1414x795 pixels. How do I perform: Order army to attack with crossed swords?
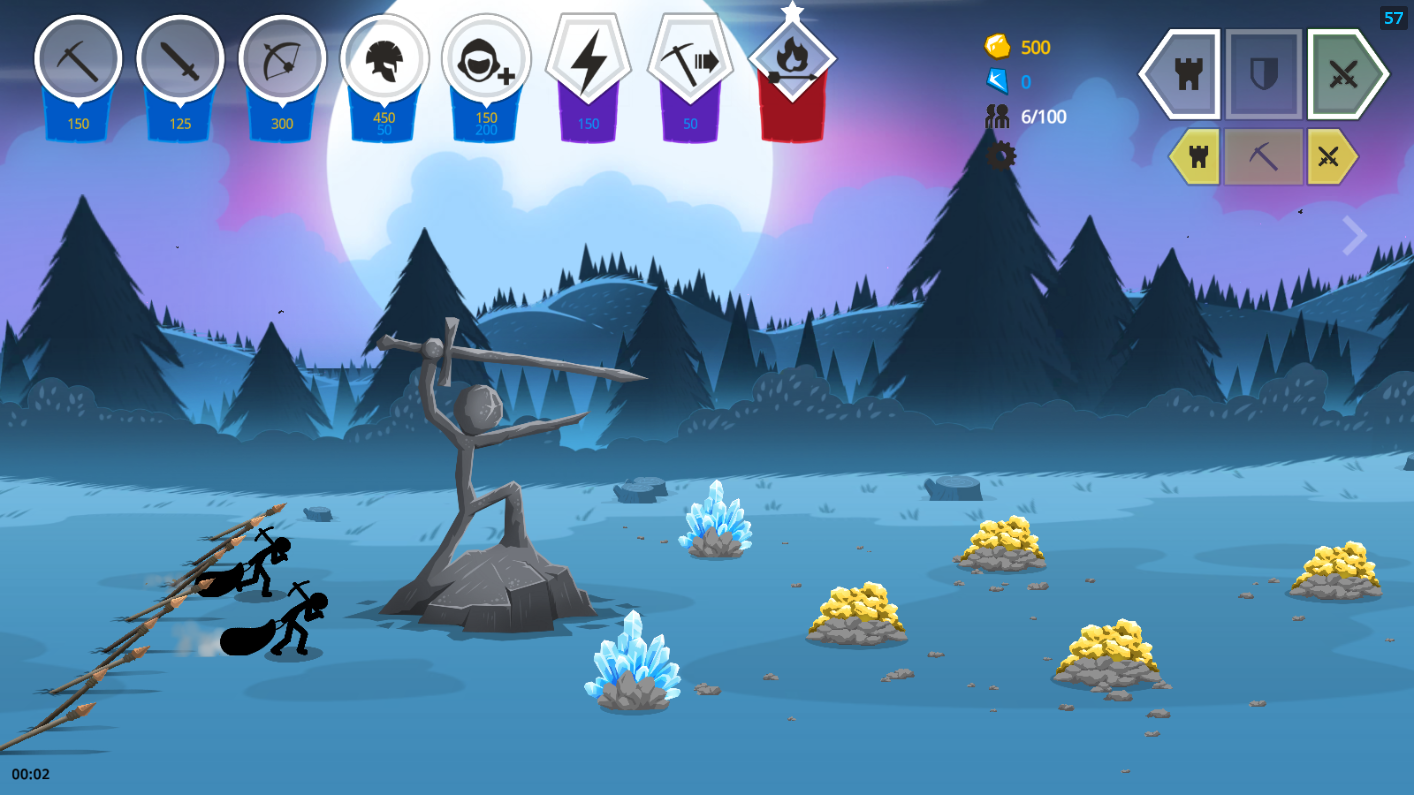pos(1344,74)
